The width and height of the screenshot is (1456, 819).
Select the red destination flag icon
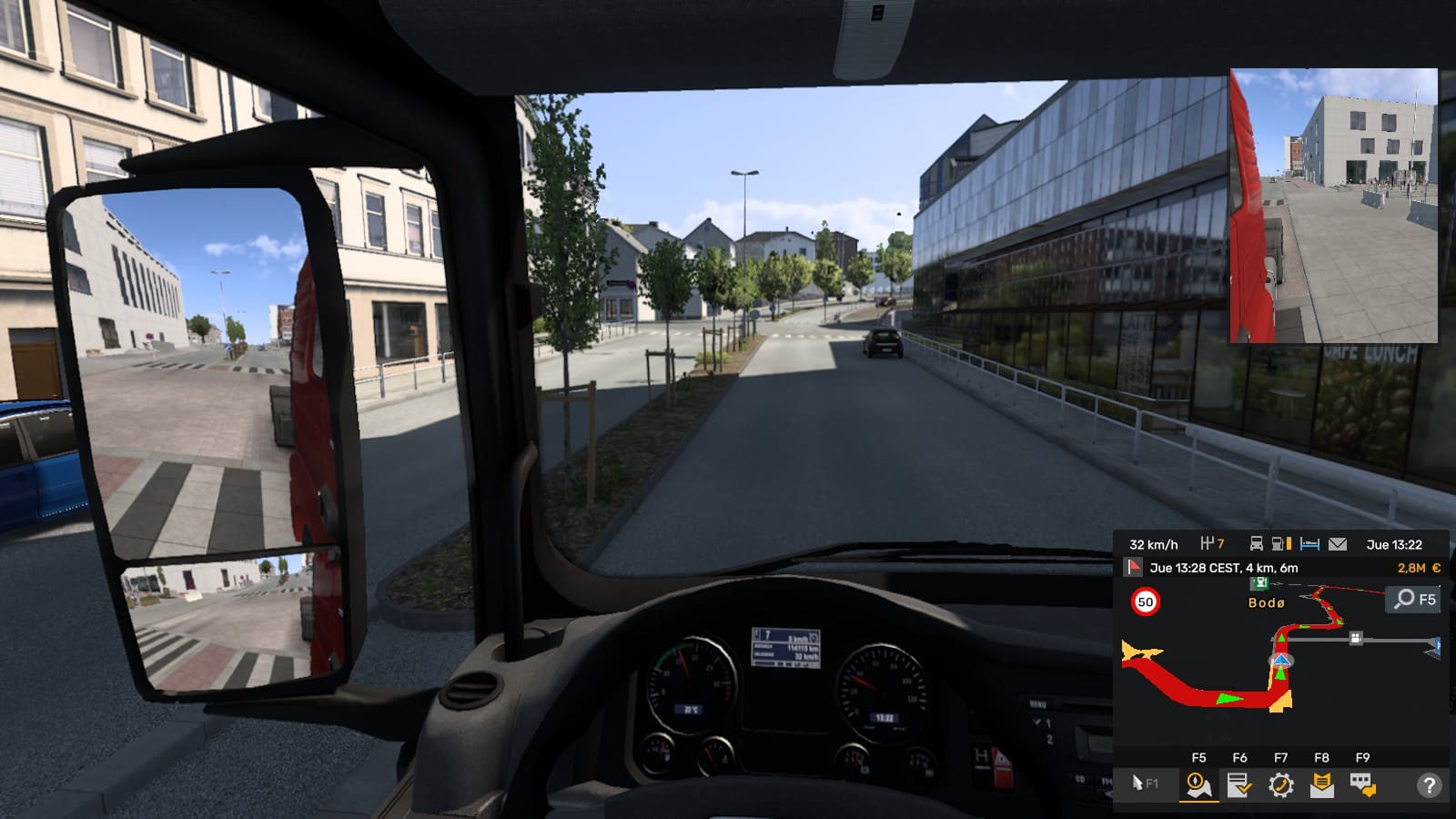click(x=1133, y=568)
